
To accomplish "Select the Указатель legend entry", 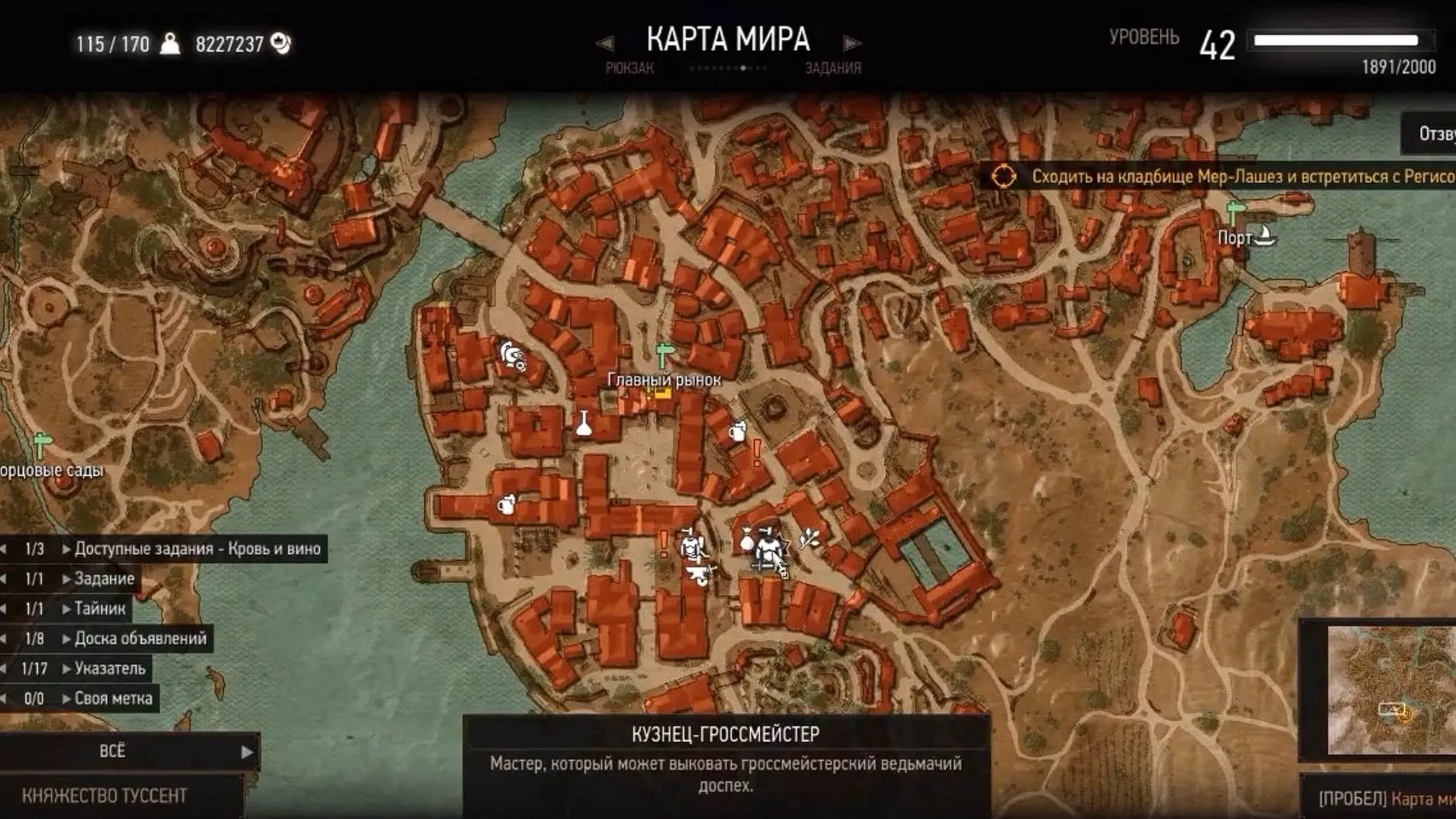I will (x=109, y=669).
